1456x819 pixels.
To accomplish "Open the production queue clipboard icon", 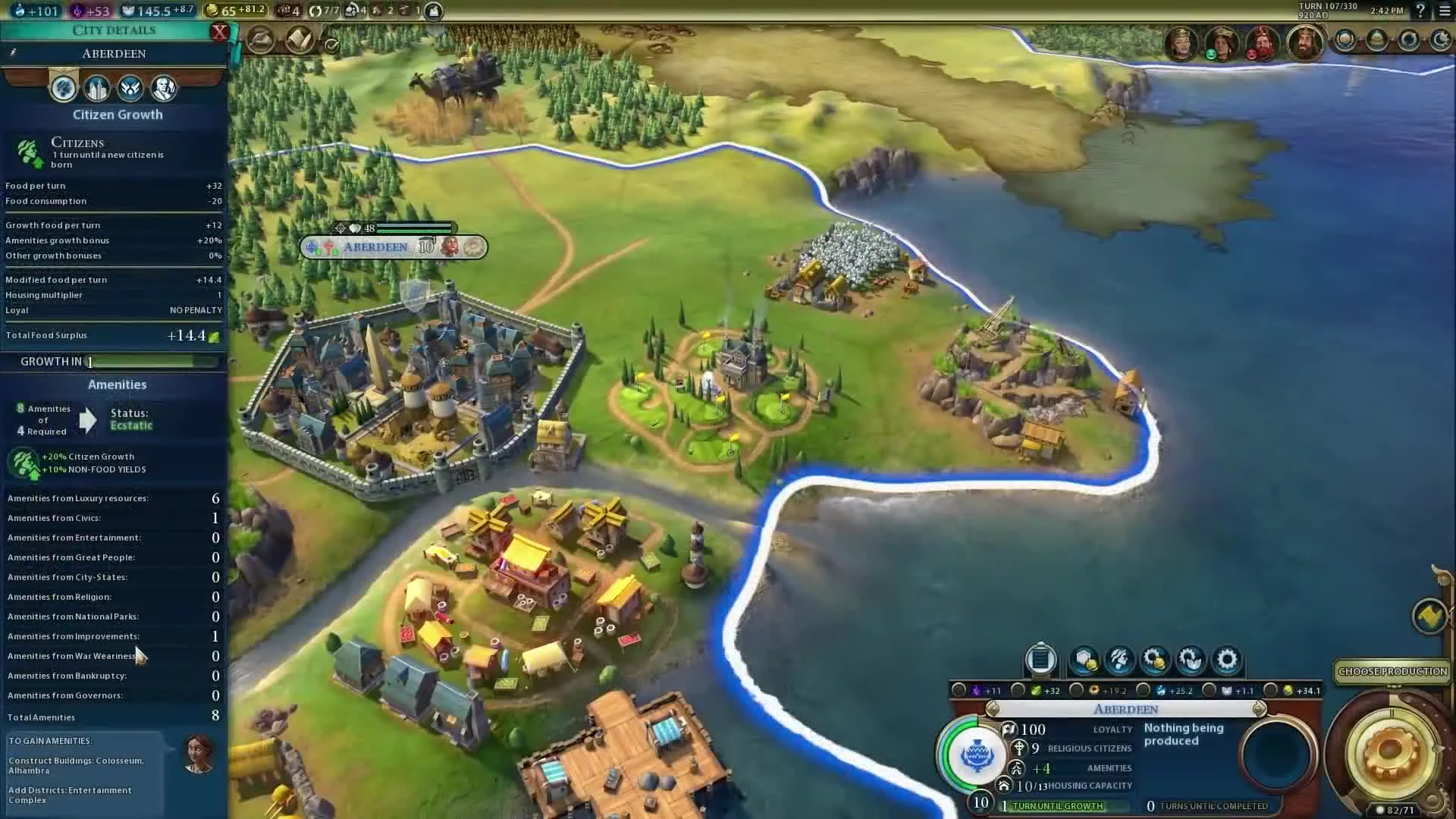I will pos(1040,660).
